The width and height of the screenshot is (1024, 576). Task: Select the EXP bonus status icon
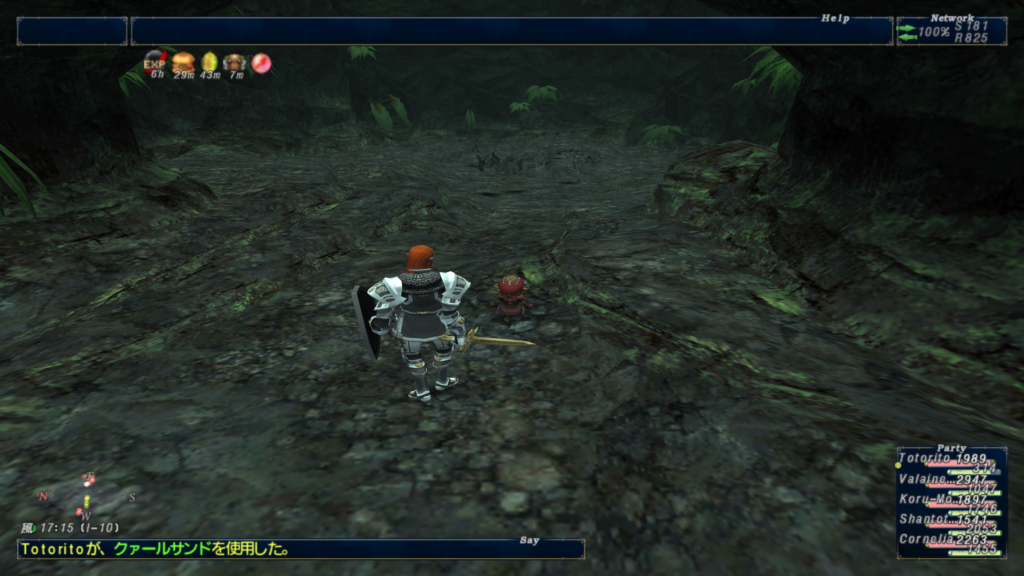tap(155, 62)
